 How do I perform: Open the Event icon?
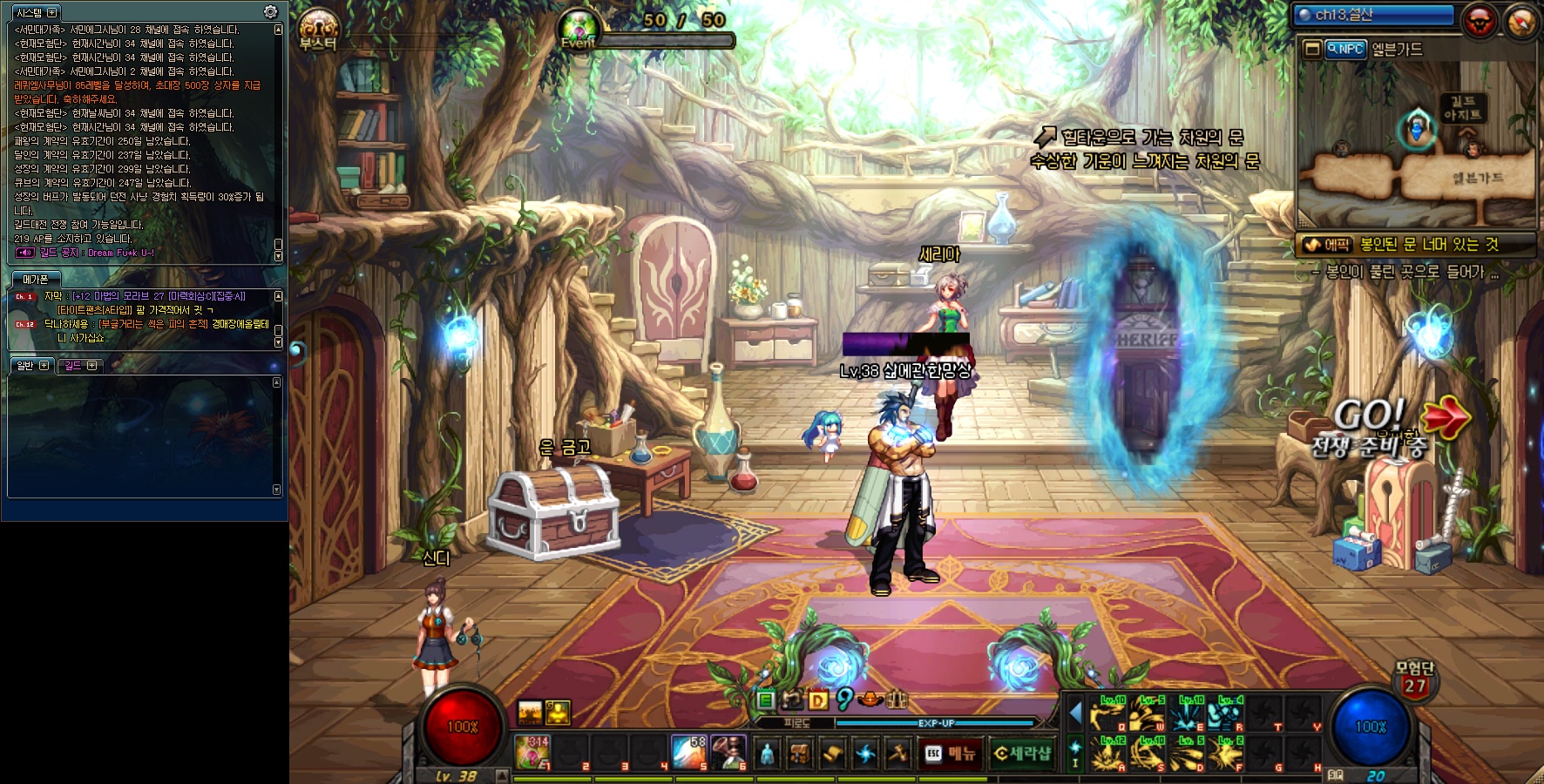[579, 29]
